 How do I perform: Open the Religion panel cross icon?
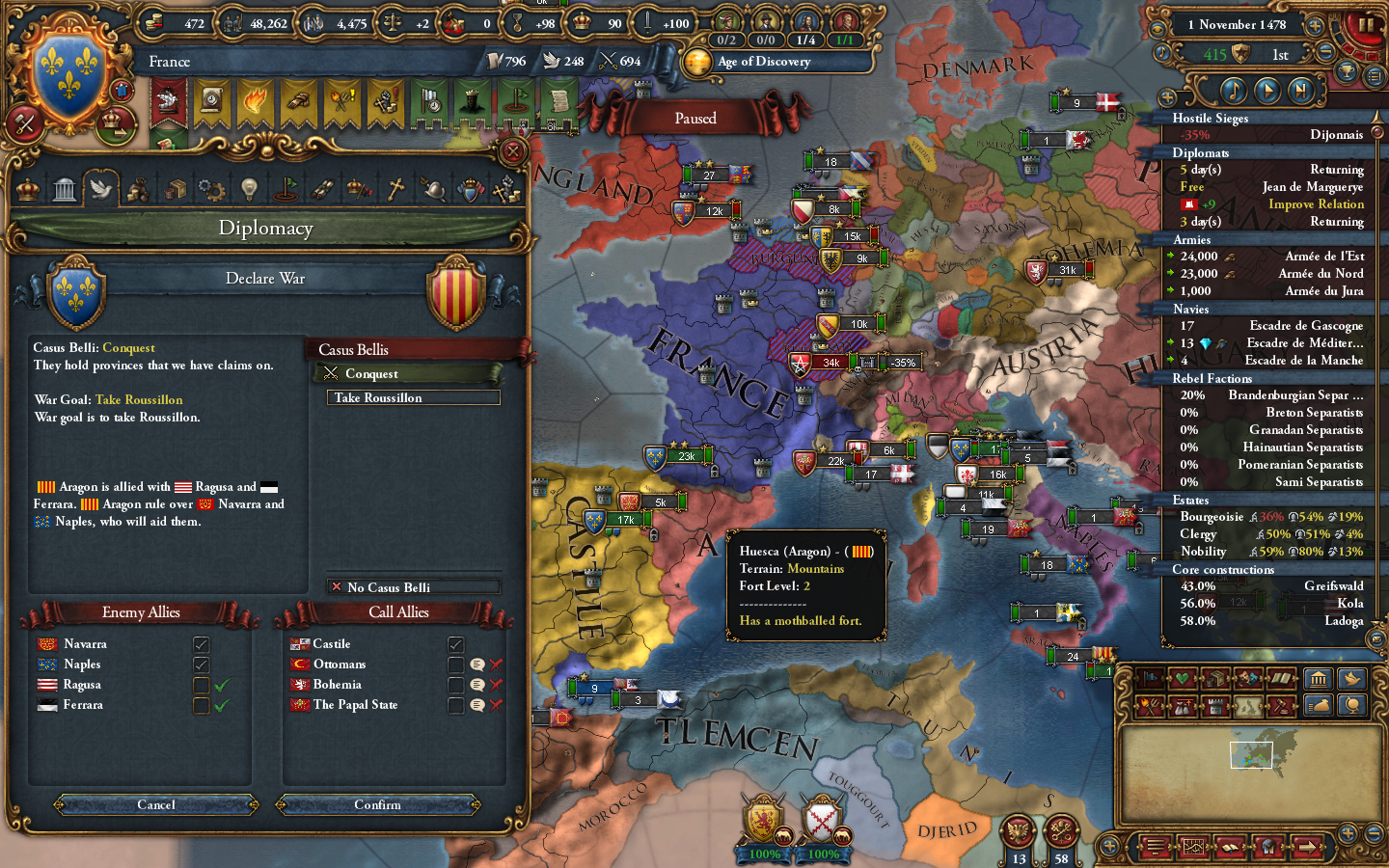(x=395, y=188)
